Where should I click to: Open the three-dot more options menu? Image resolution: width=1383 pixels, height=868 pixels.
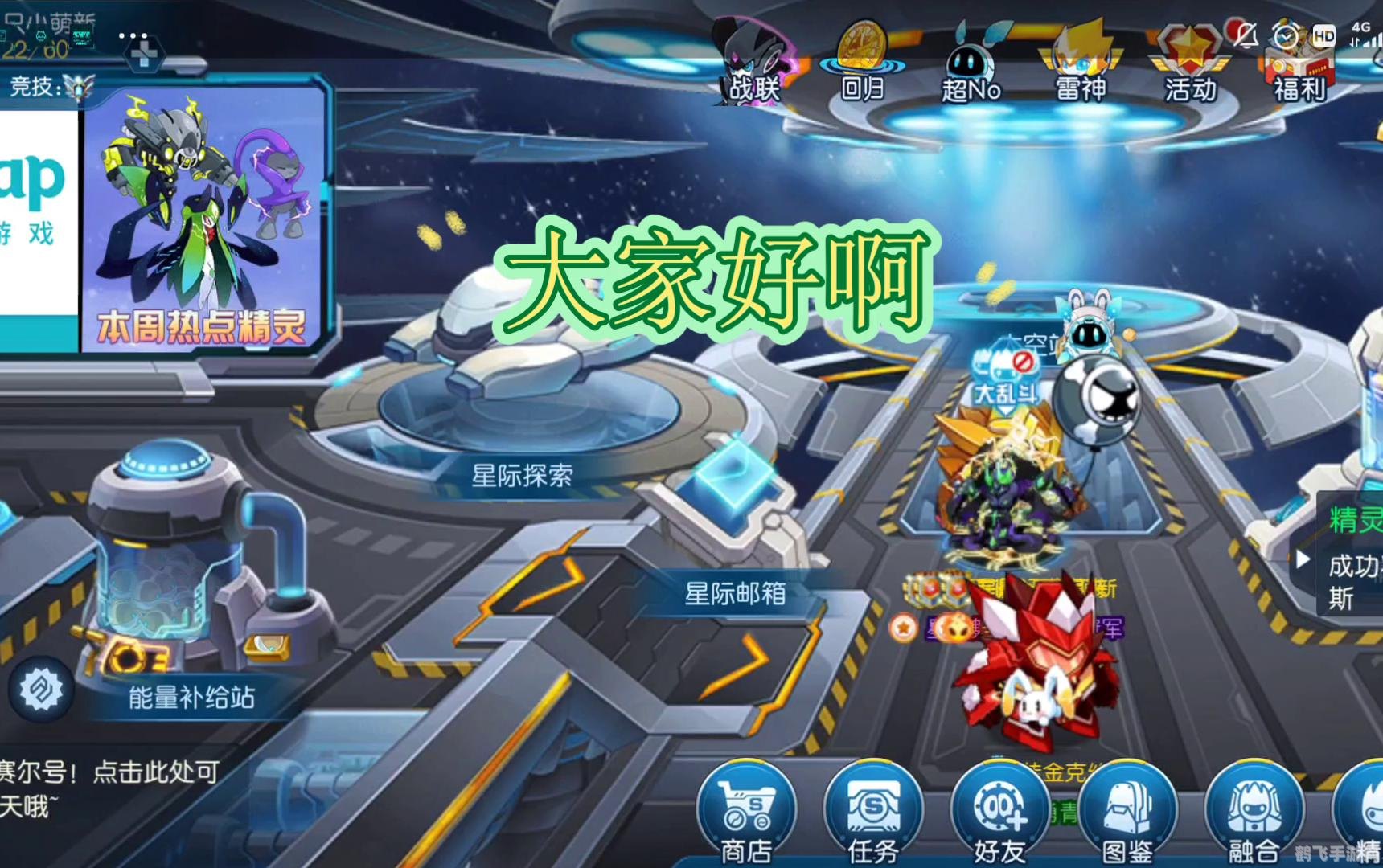(133, 36)
